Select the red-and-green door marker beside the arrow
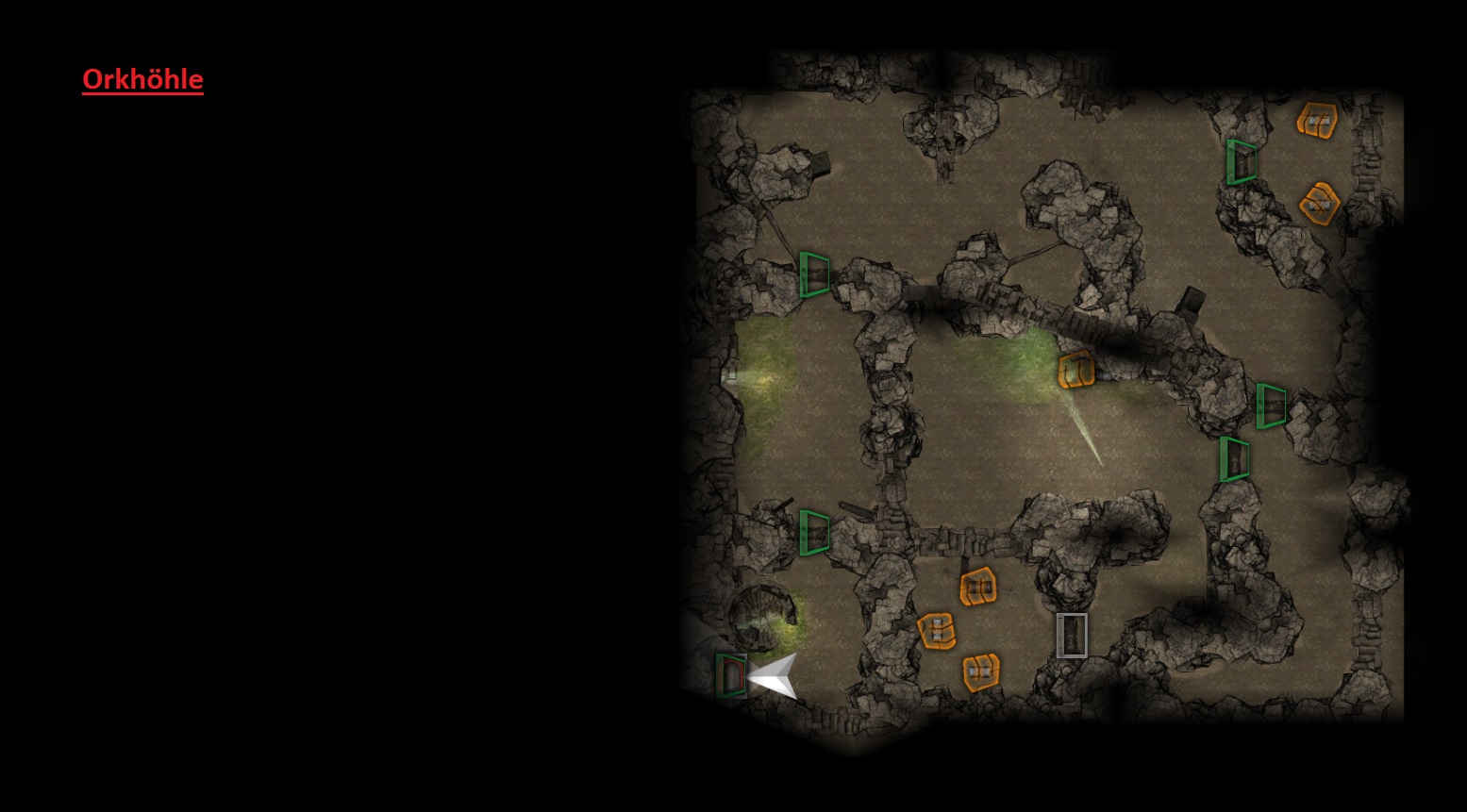 click(730, 675)
